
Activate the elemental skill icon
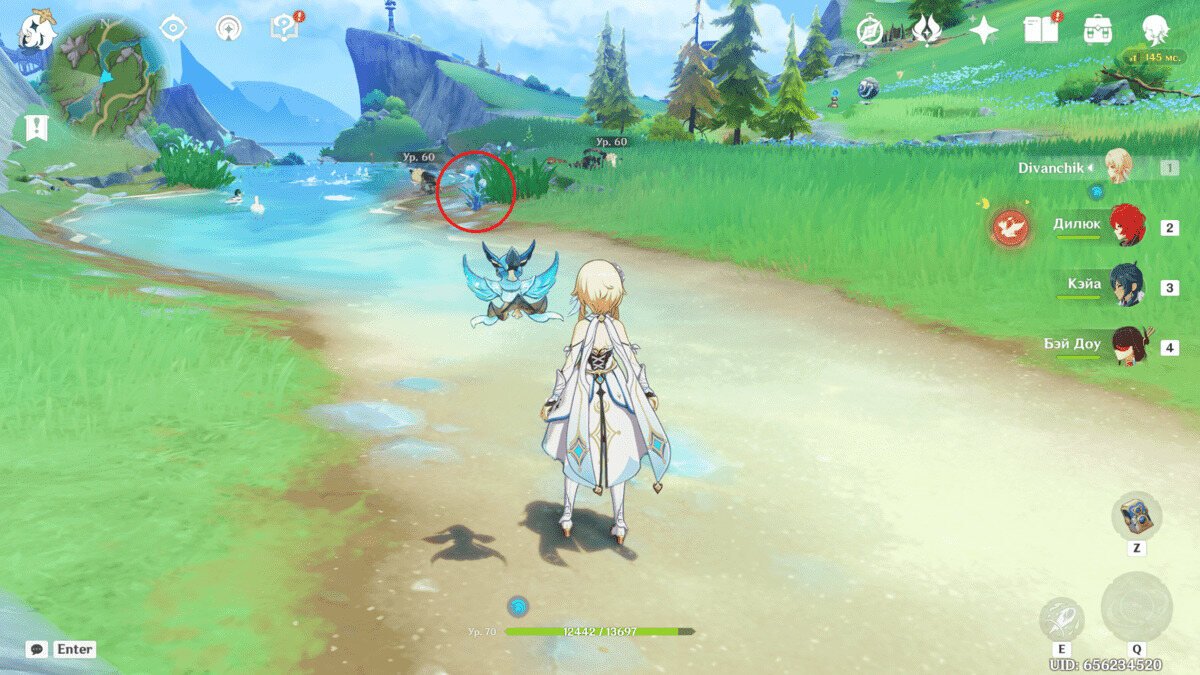[1061, 619]
